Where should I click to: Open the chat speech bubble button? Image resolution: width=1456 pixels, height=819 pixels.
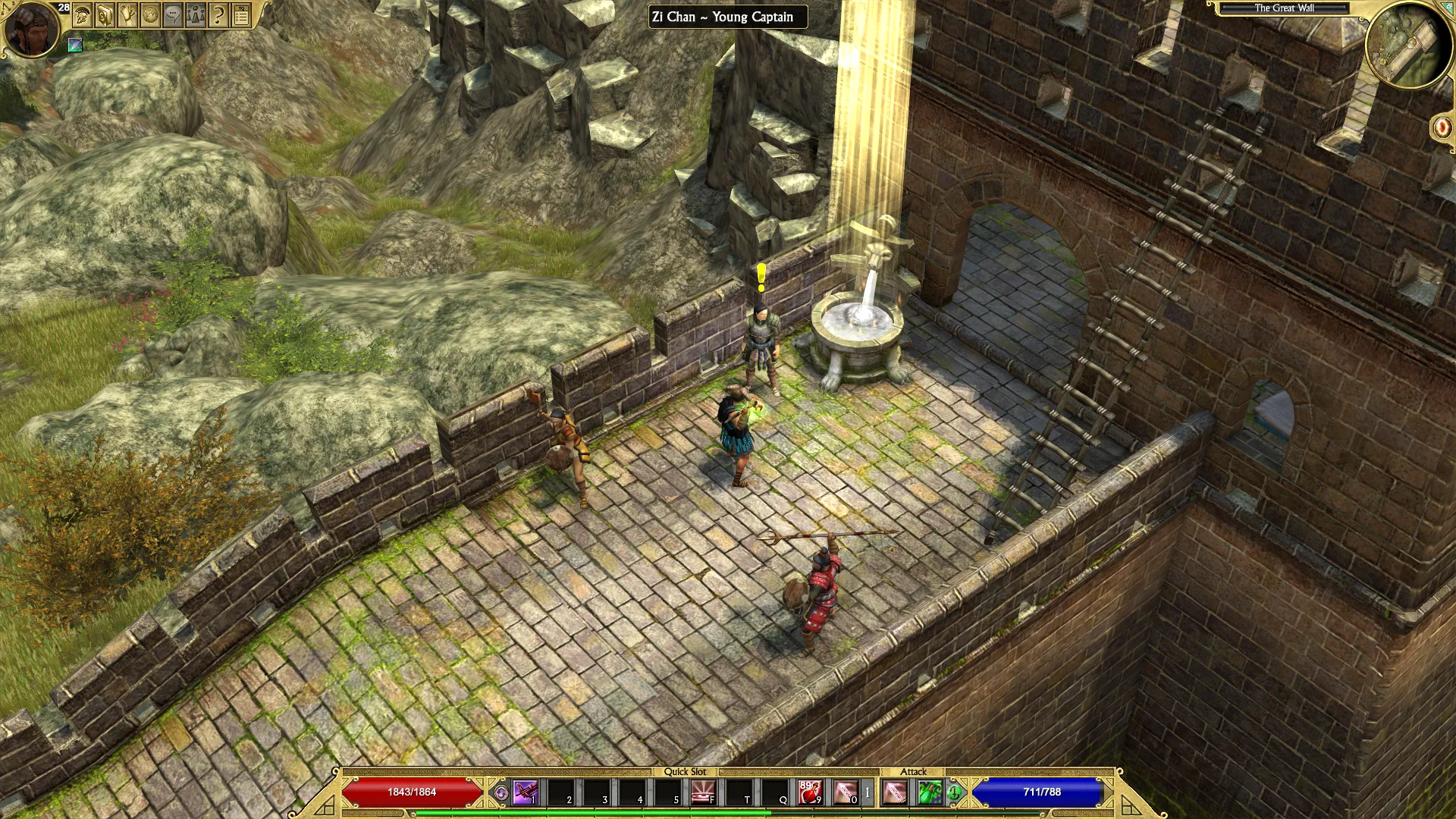(173, 16)
